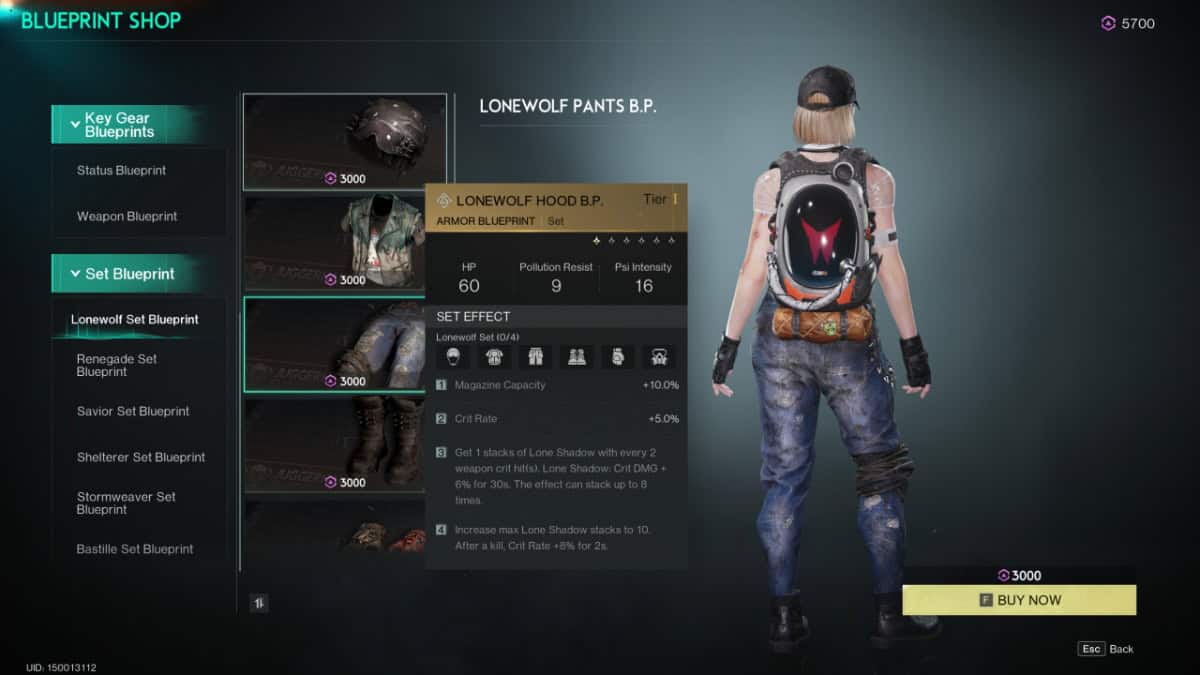Open the Weapon Blueprint section
Viewport: 1200px width, 675px height.
pyautogui.click(x=127, y=217)
